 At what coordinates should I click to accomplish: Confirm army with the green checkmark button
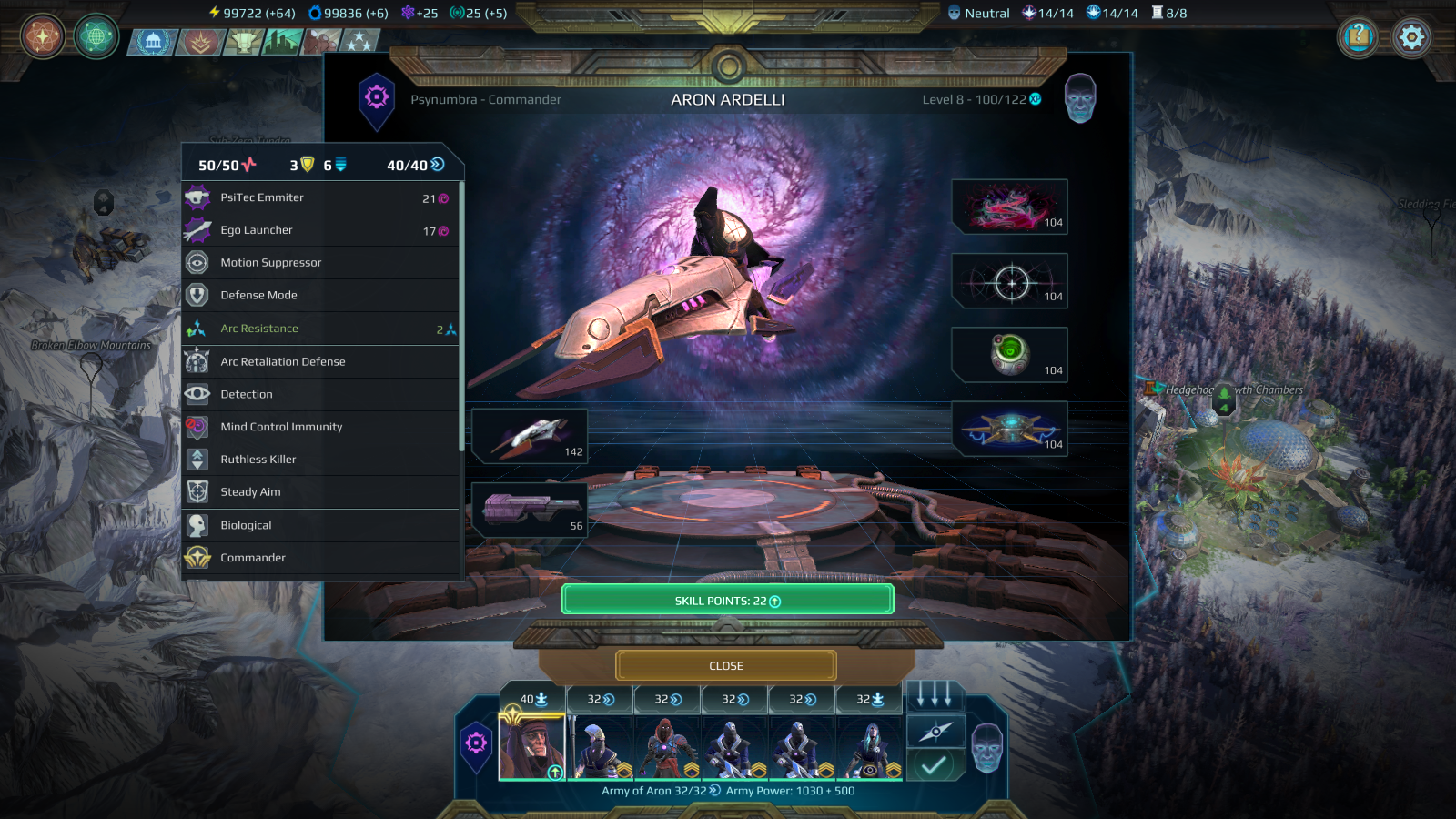[935, 765]
